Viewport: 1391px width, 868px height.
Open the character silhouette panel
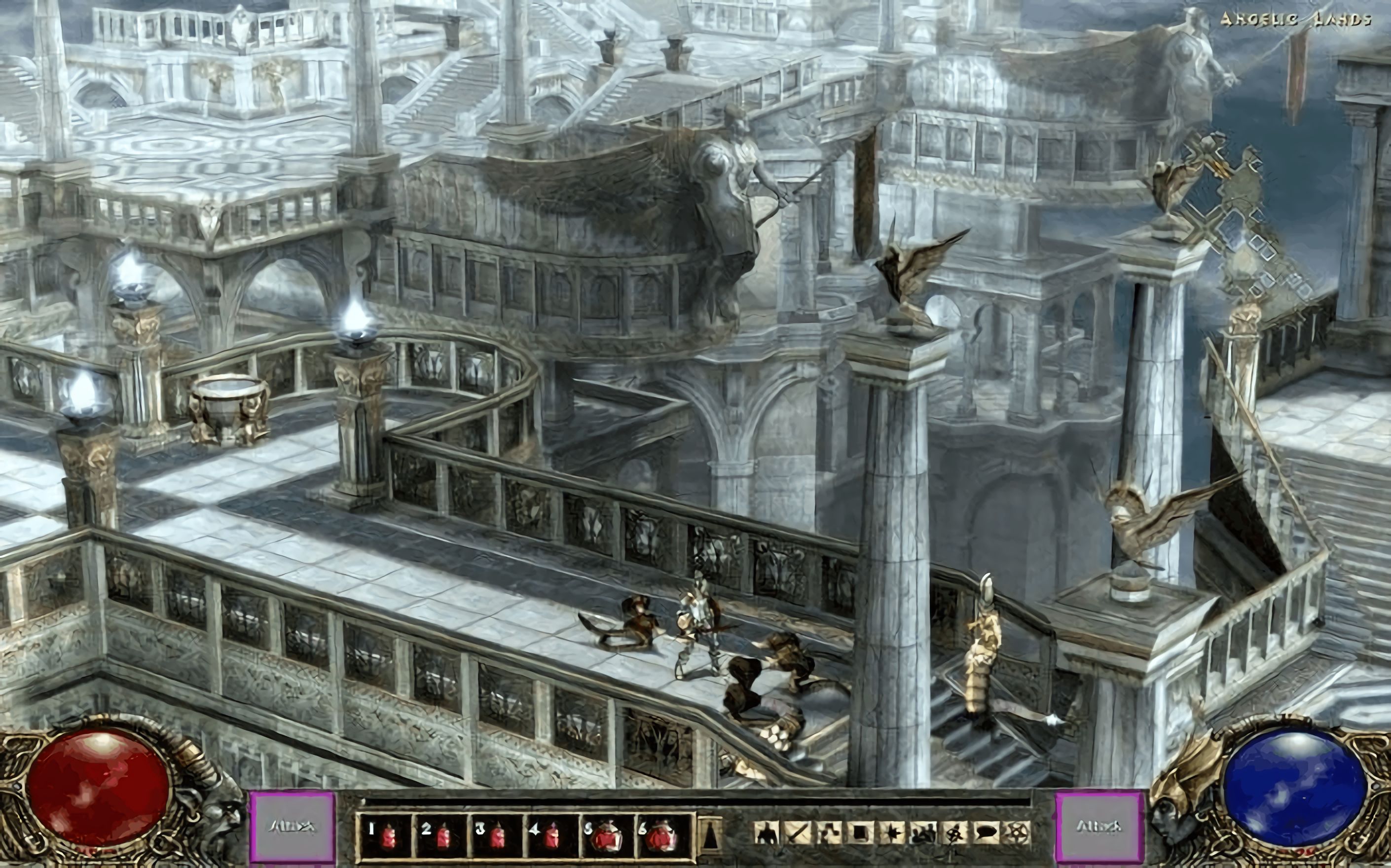tap(765, 833)
